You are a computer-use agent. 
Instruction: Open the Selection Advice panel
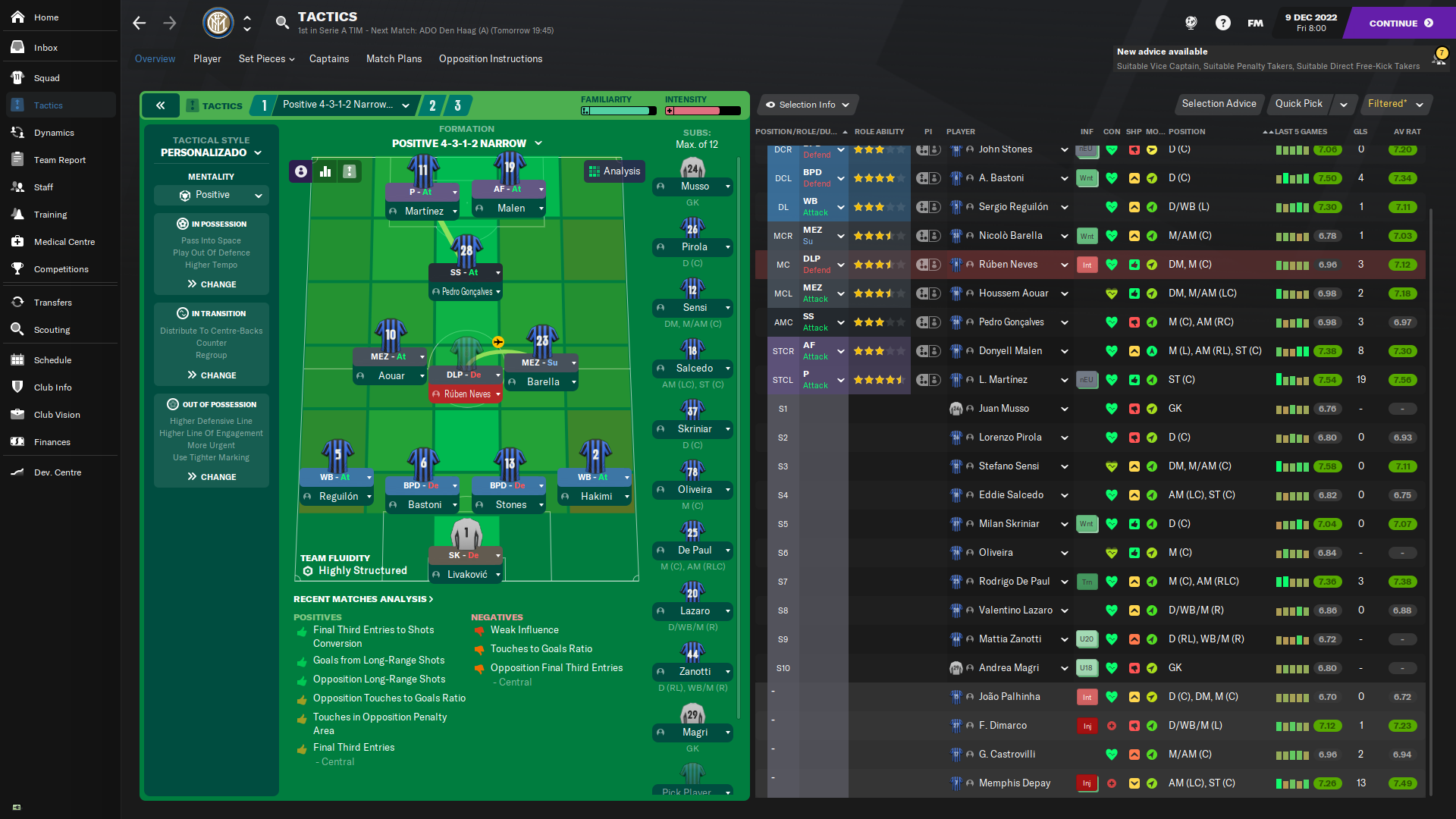[1219, 104]
